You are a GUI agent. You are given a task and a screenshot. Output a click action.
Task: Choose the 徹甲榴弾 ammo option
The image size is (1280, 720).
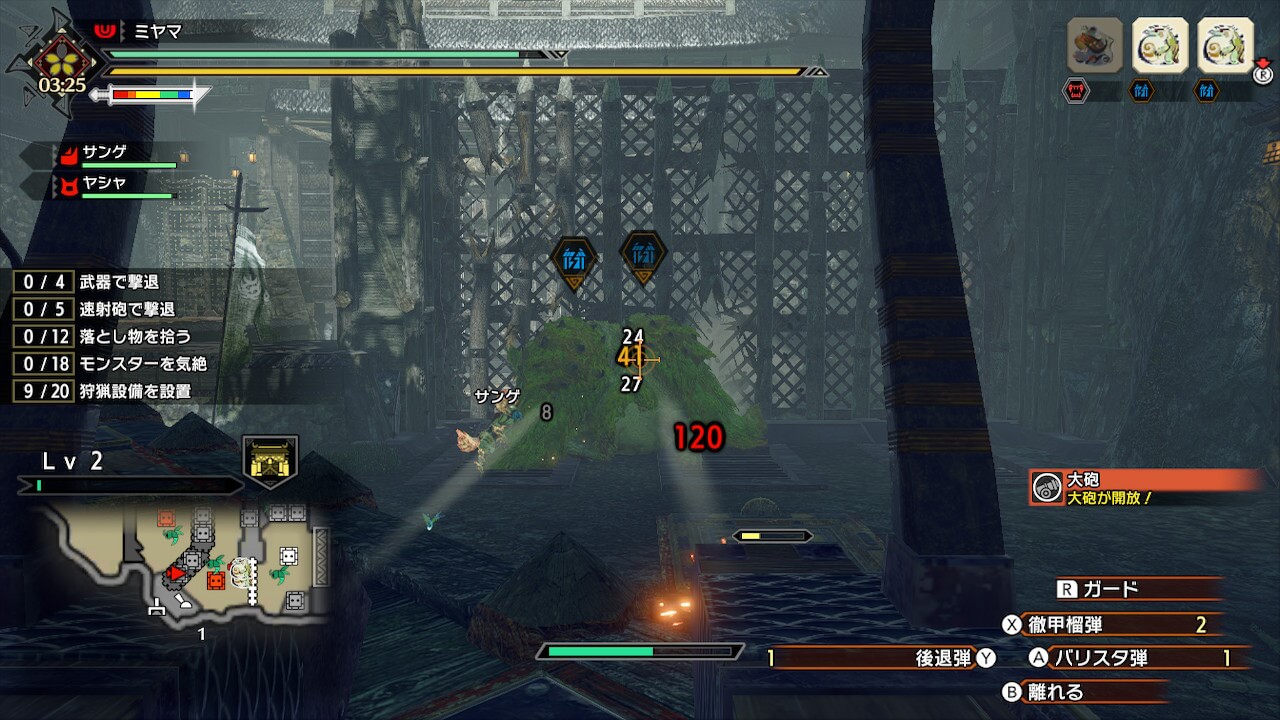(x=1110, y=625)
